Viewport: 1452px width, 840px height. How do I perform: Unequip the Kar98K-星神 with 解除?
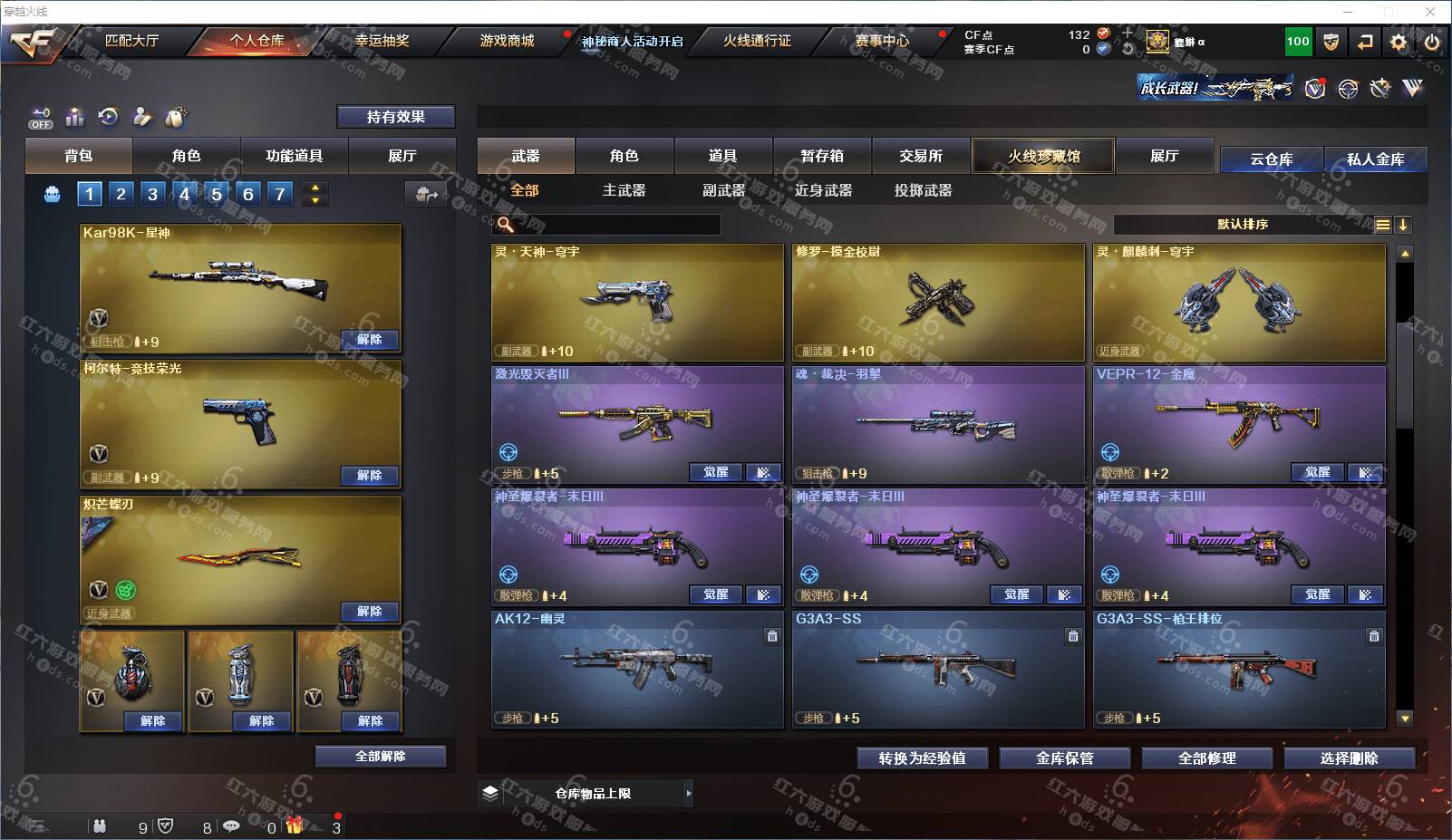(369, 340)
